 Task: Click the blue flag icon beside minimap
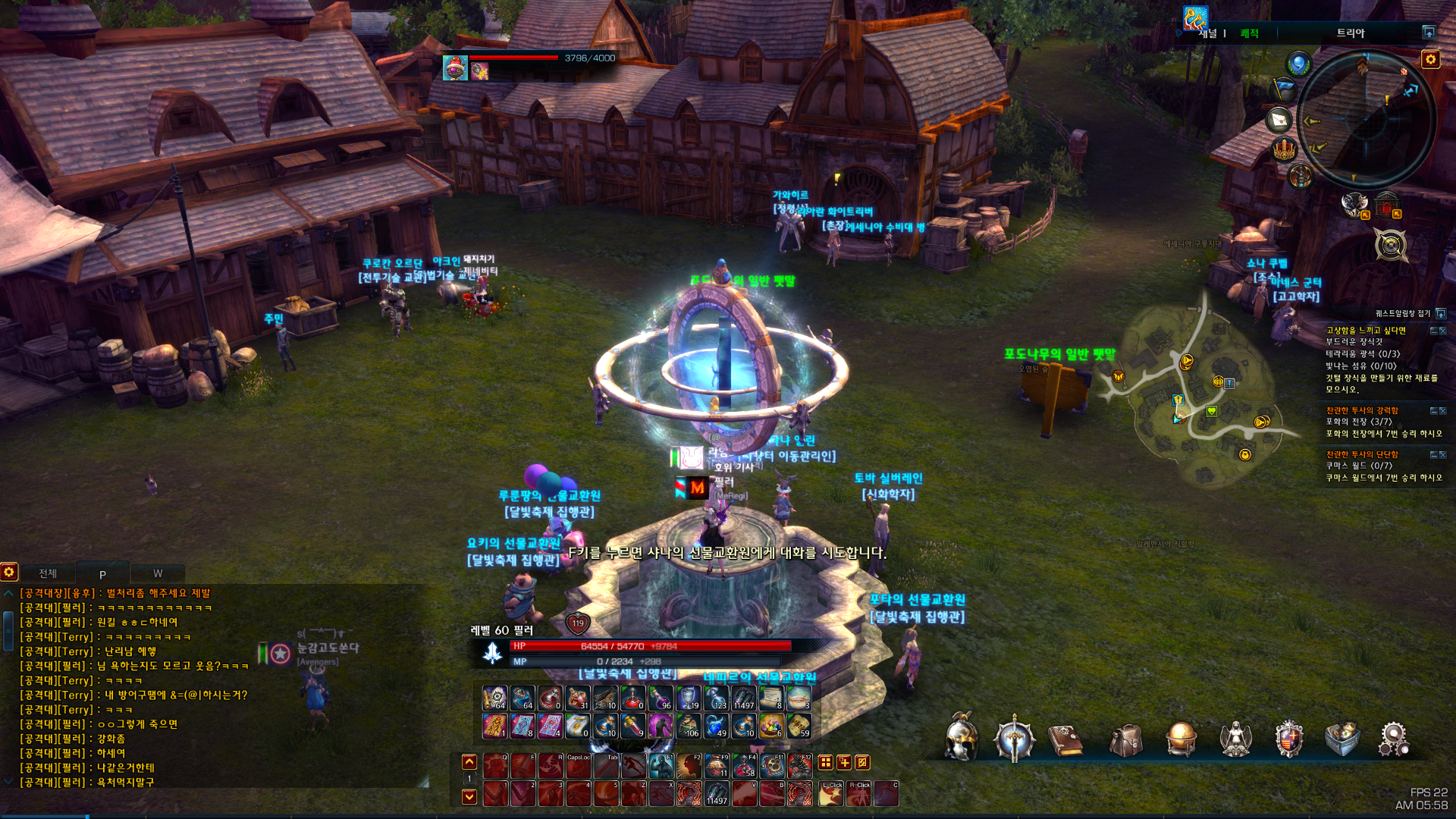(1285, 89)
